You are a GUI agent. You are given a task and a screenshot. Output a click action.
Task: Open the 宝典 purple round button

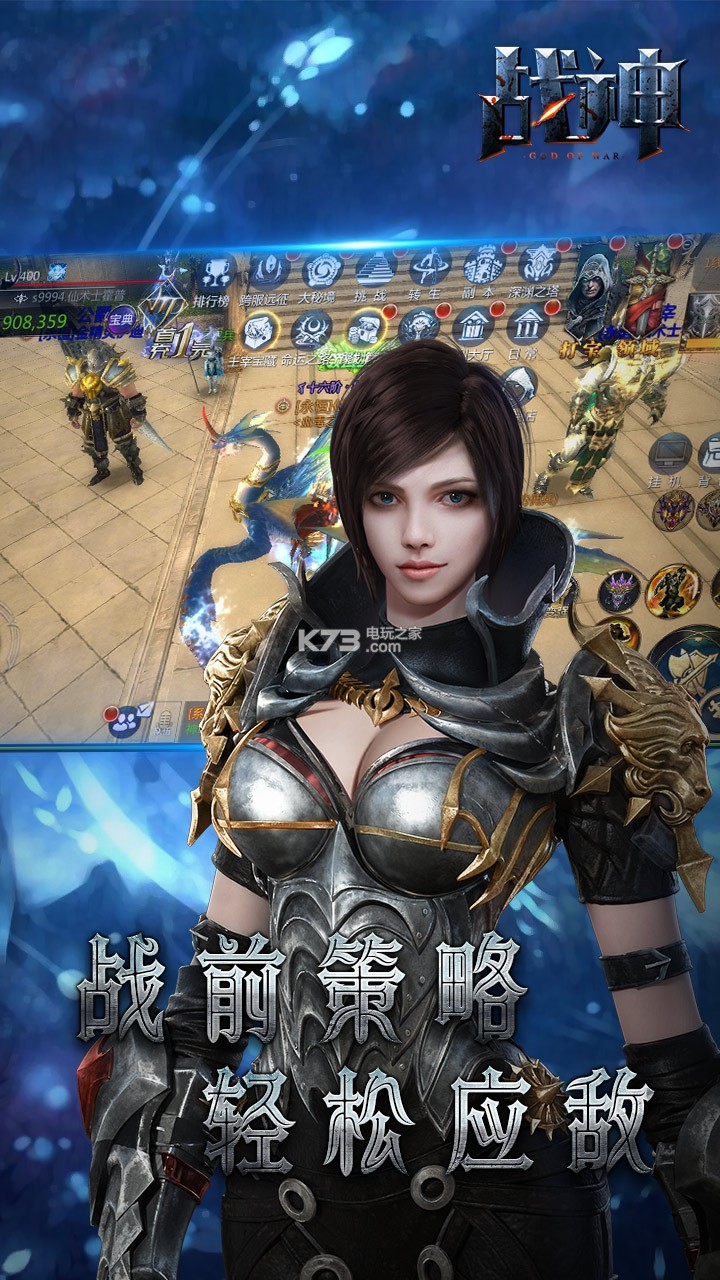122,320
